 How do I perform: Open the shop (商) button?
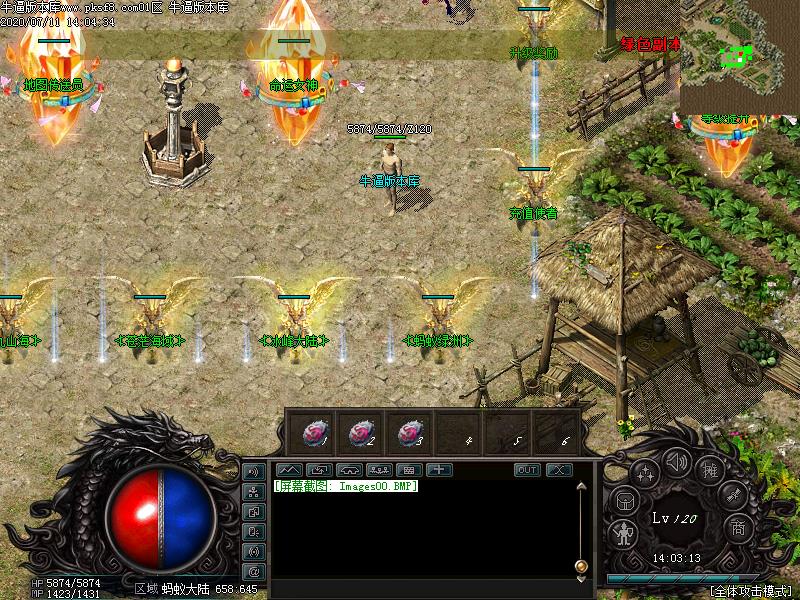click(x=738, y=528)
